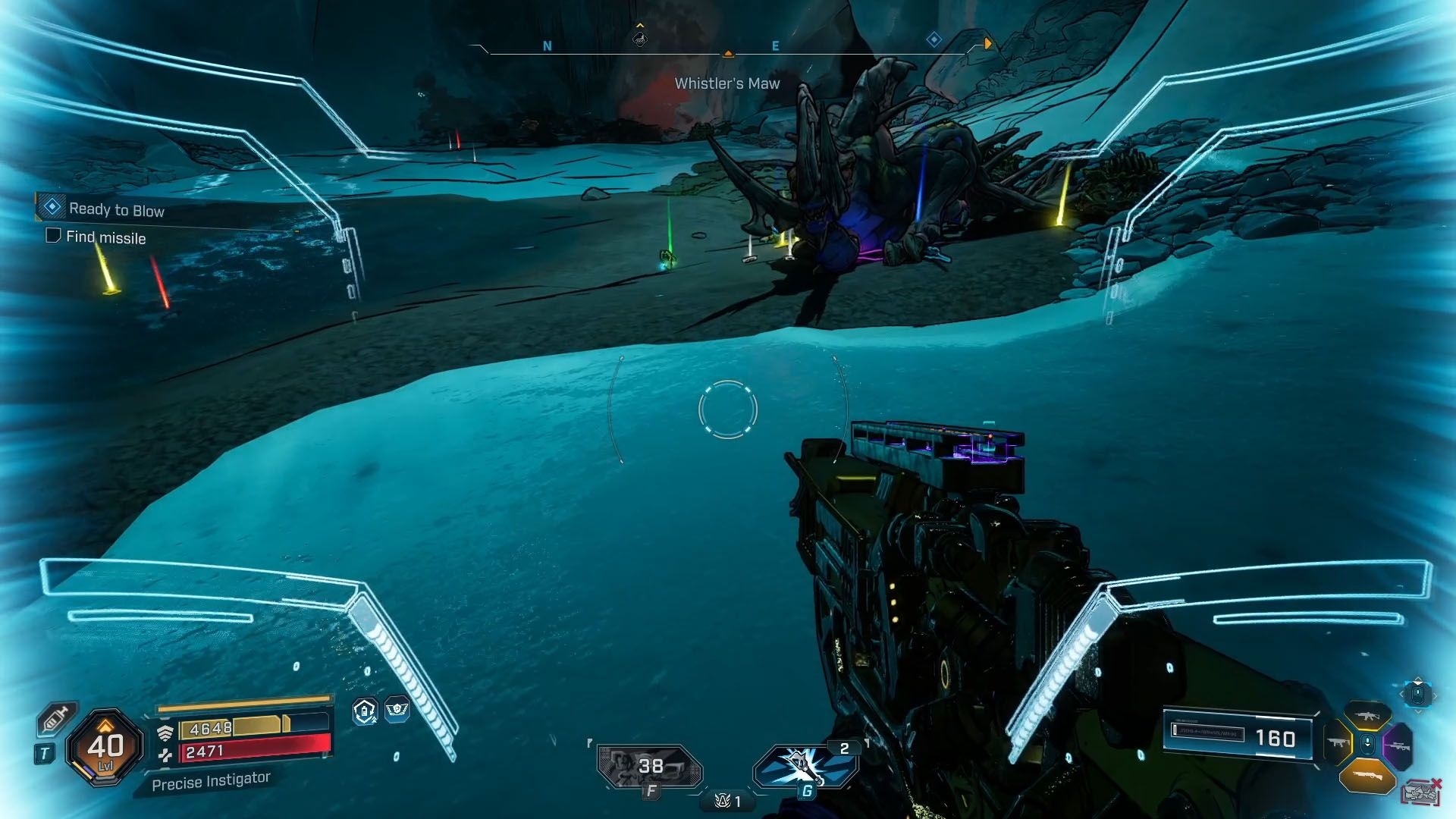Check the Find missile objective box

[53, 236]
